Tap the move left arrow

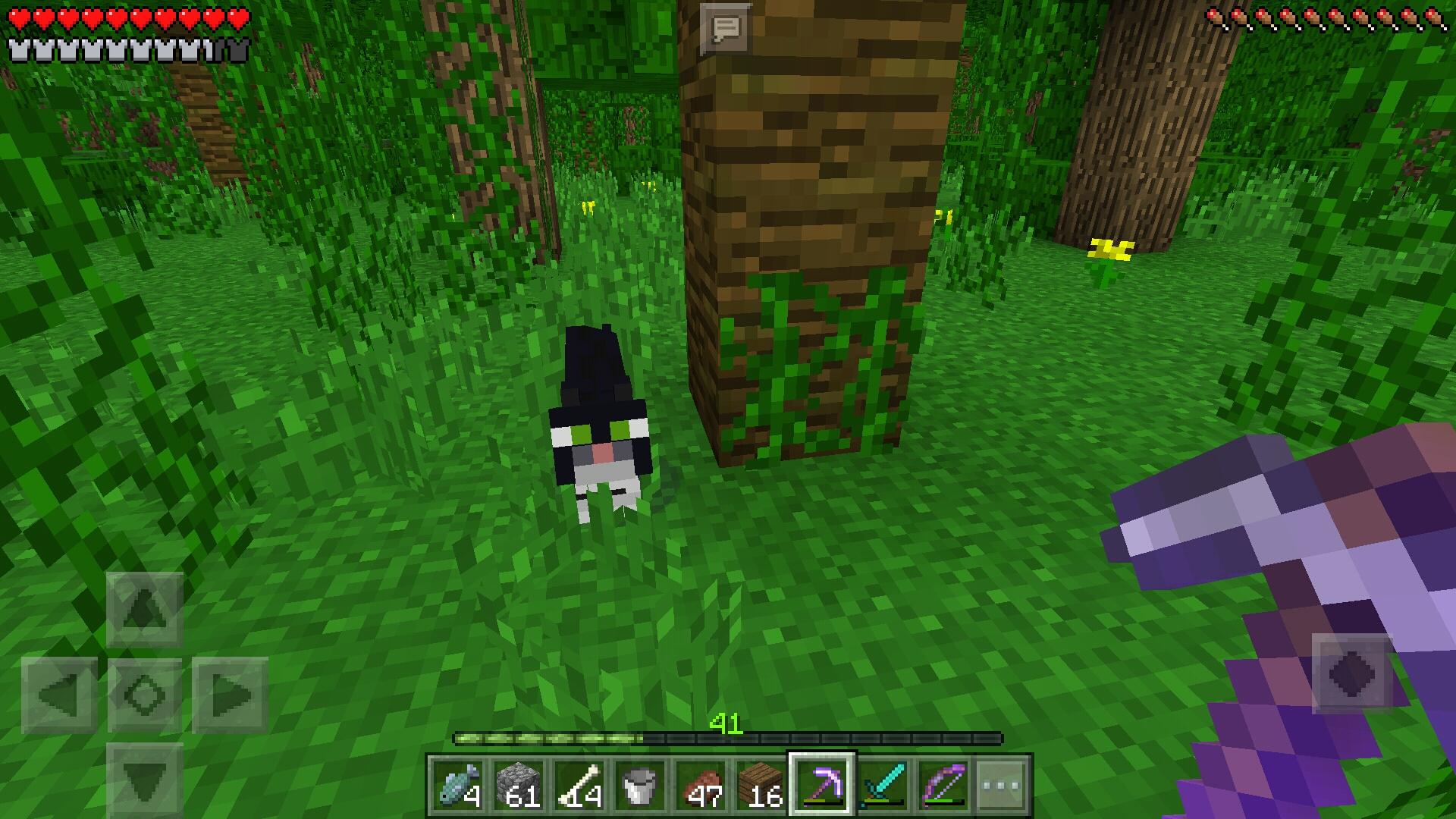point(59,695)
